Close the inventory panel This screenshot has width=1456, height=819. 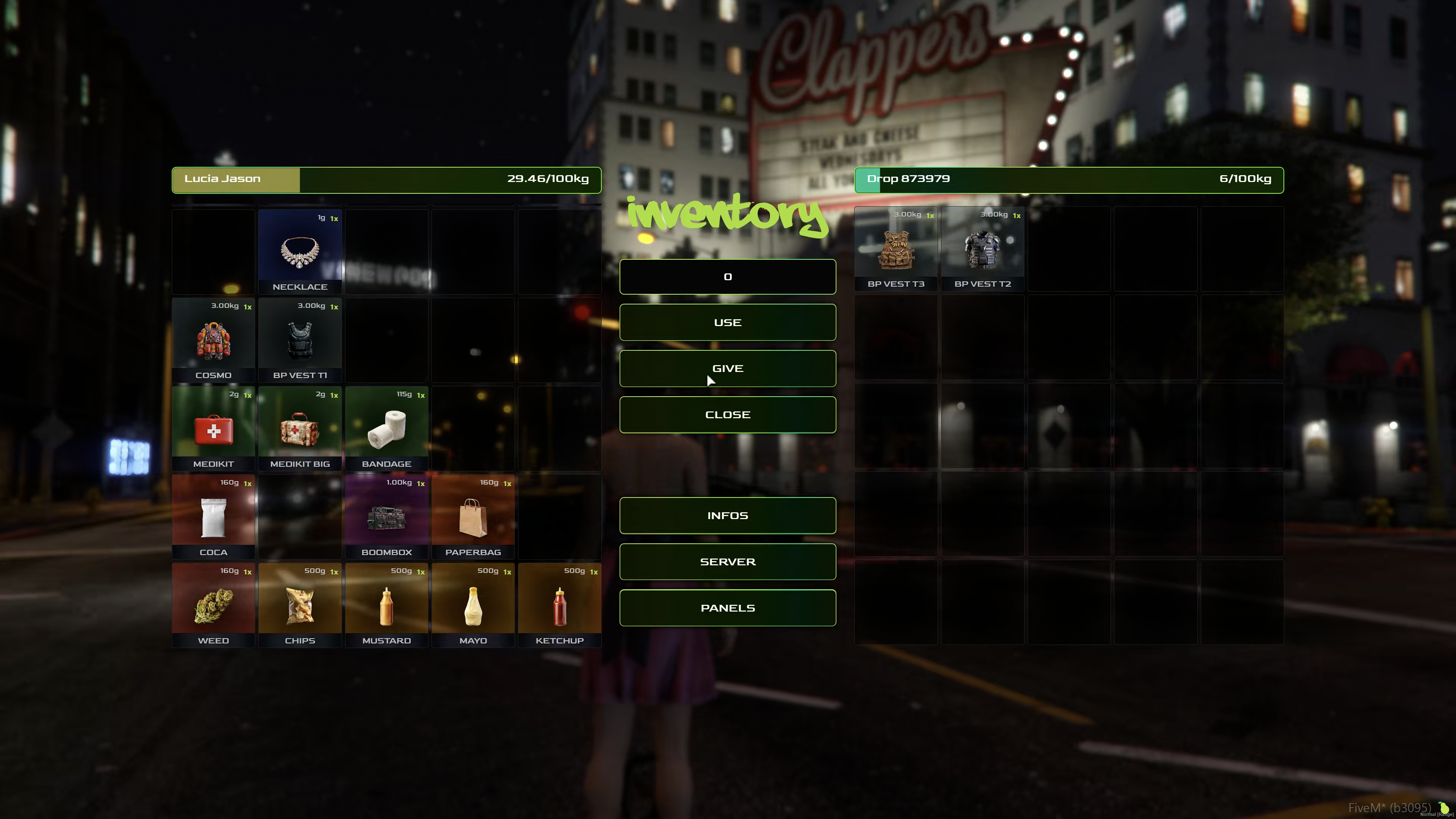[x=728, y=414]
